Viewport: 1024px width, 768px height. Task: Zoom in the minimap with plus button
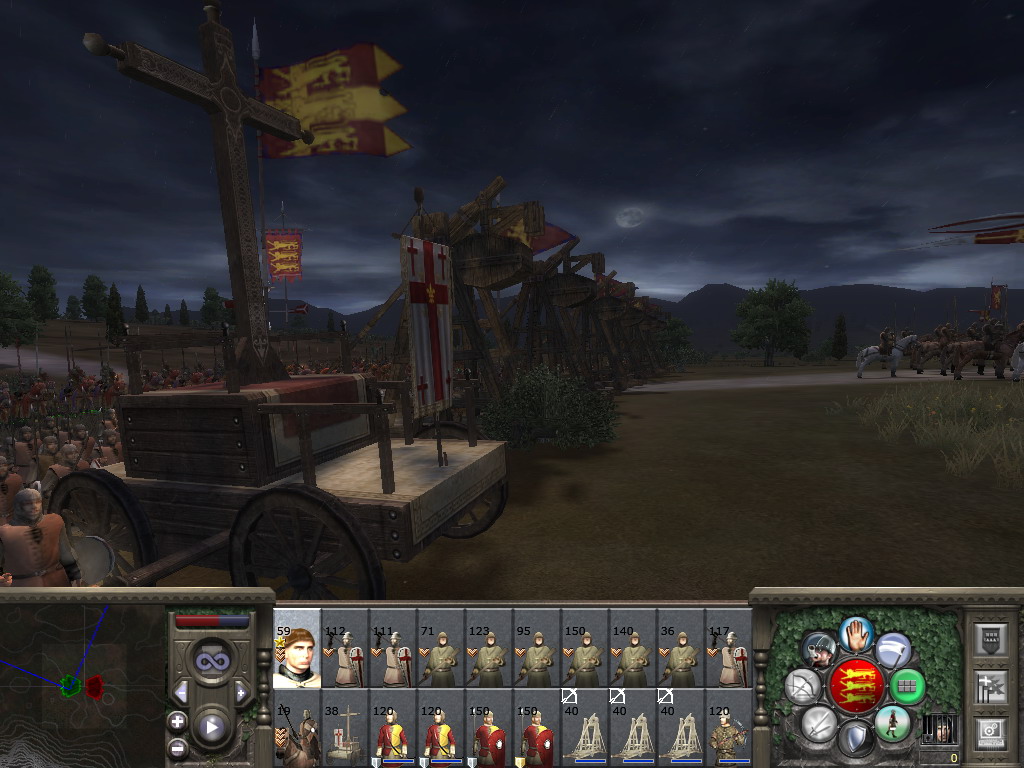(x=178, y=721)
